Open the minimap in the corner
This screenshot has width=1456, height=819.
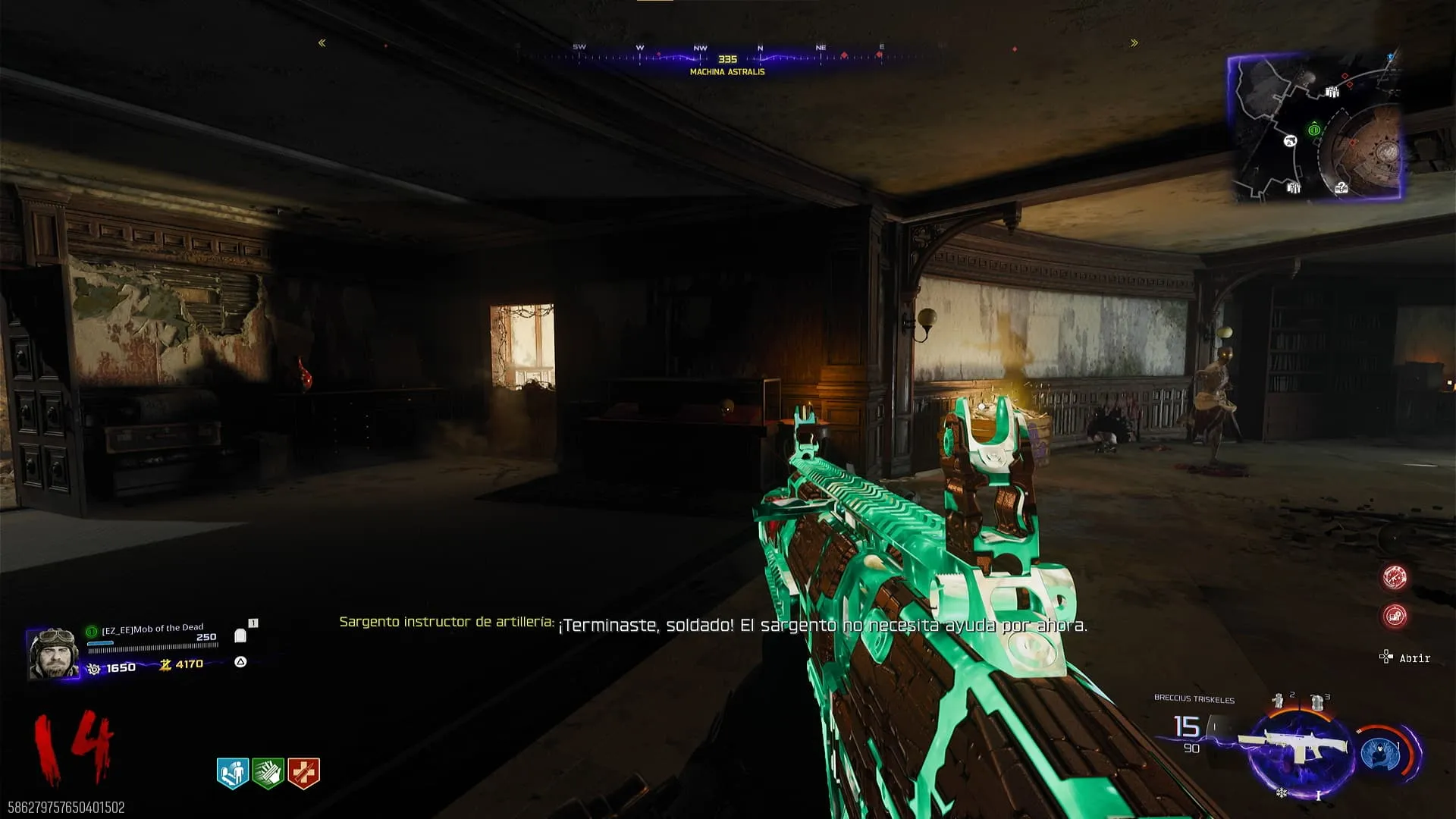pyautogui.click(x=1314, y=127)
